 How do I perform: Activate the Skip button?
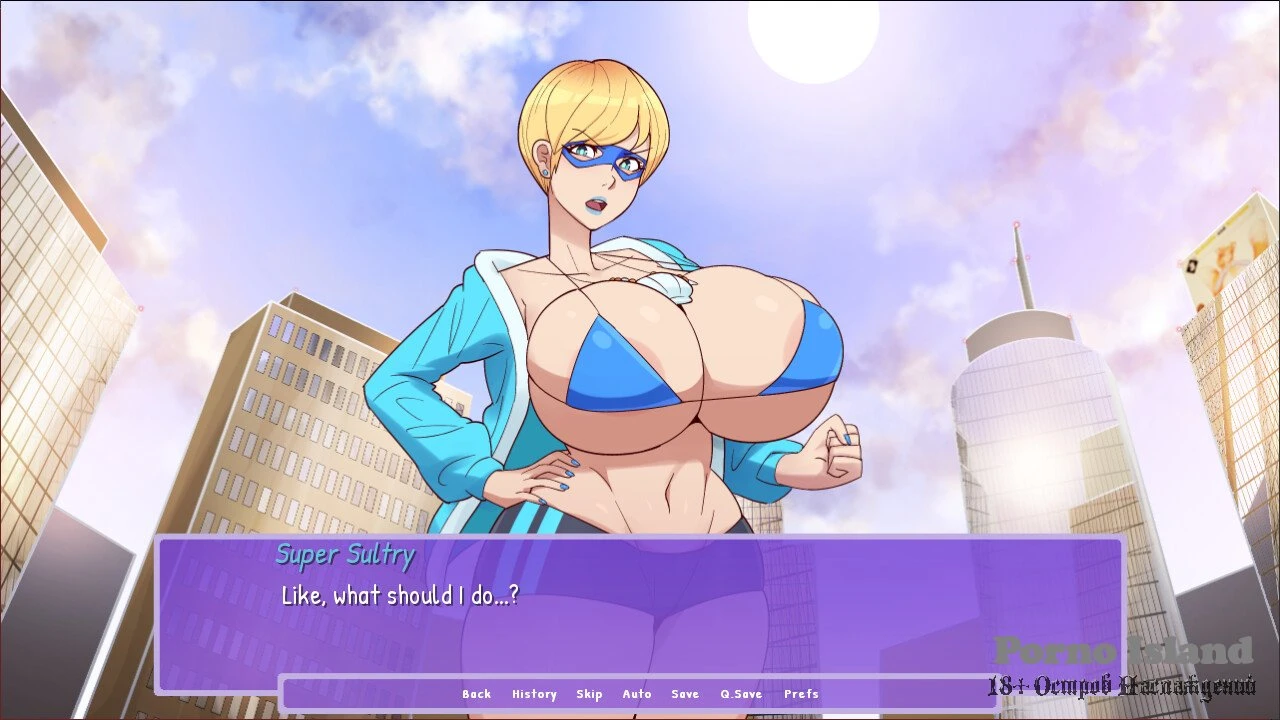pyautogui.click(x=589, y=694)
